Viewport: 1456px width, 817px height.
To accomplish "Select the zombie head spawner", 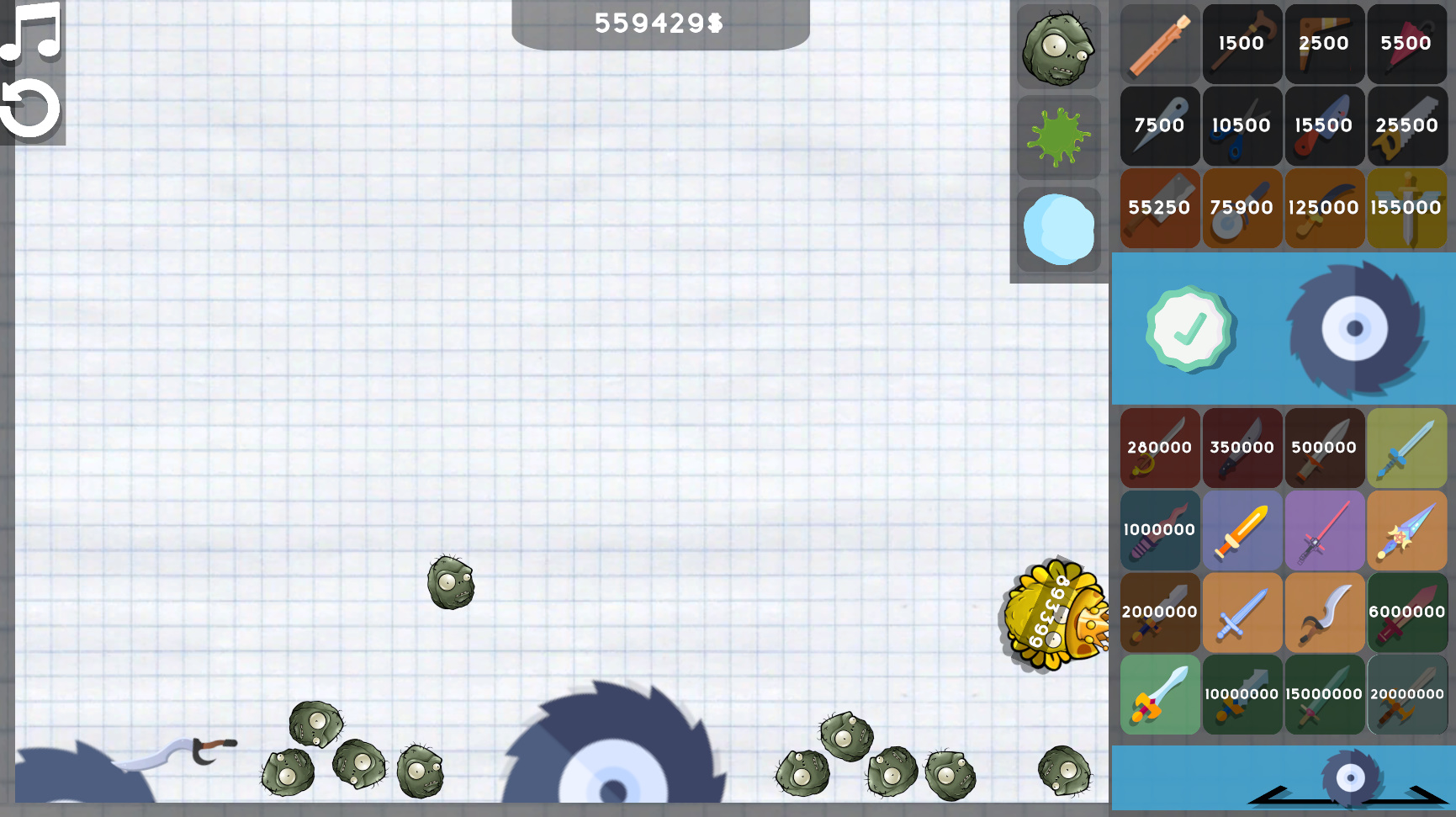I will tap(1058, 46).
